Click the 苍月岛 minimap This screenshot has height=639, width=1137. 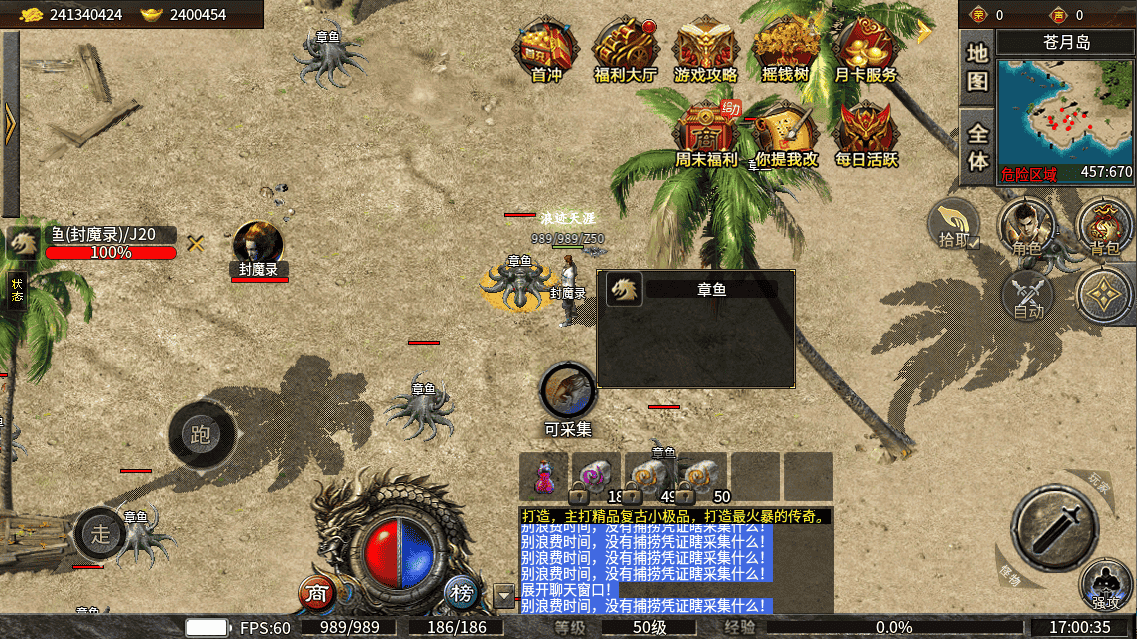tap(1065, 110)
